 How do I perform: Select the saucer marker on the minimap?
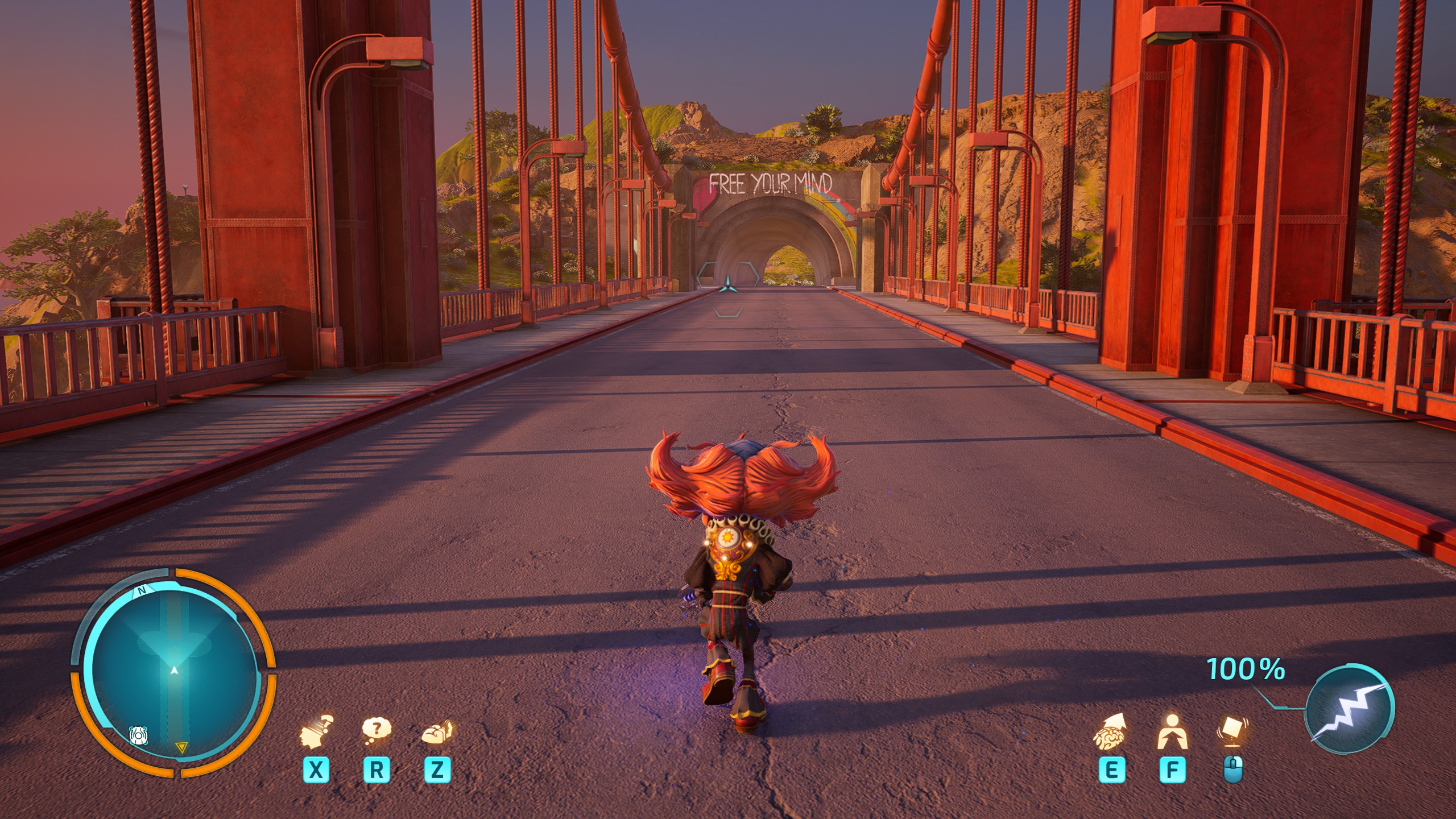138,735
